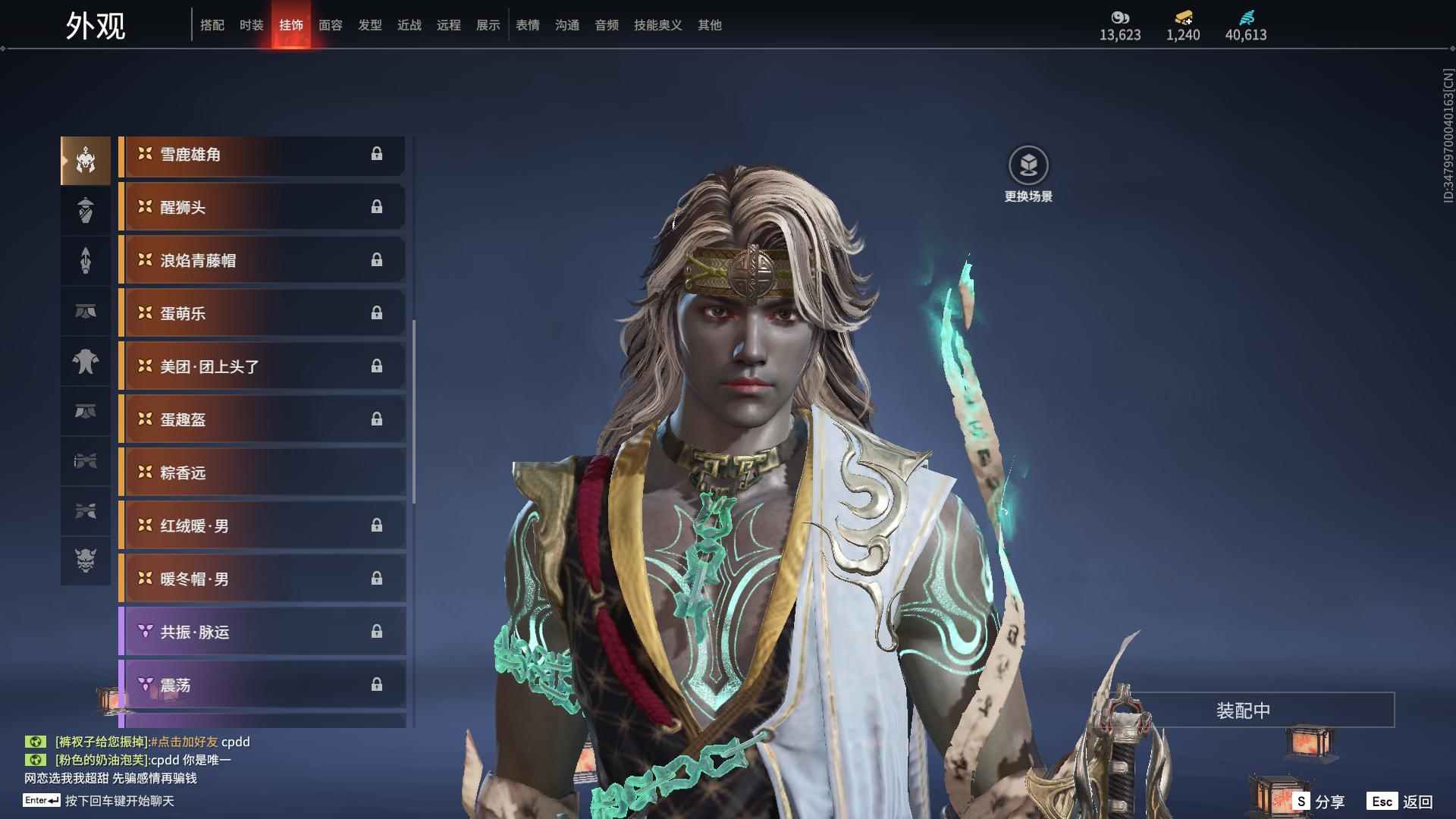The width and height of the screenshot is (1456, 819).
Task: Go to the 发型 tab
Action: [369, 25]
